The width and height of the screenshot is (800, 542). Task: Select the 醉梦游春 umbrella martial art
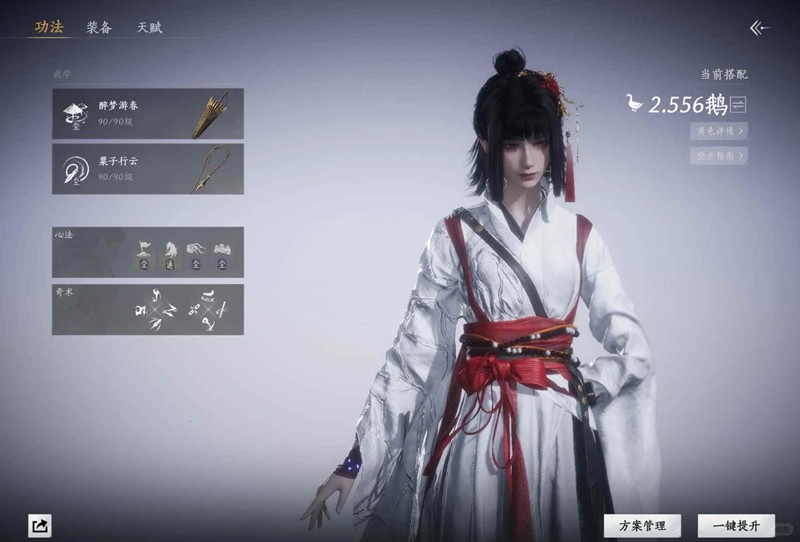pyautogui.click(x=148, y=113)
